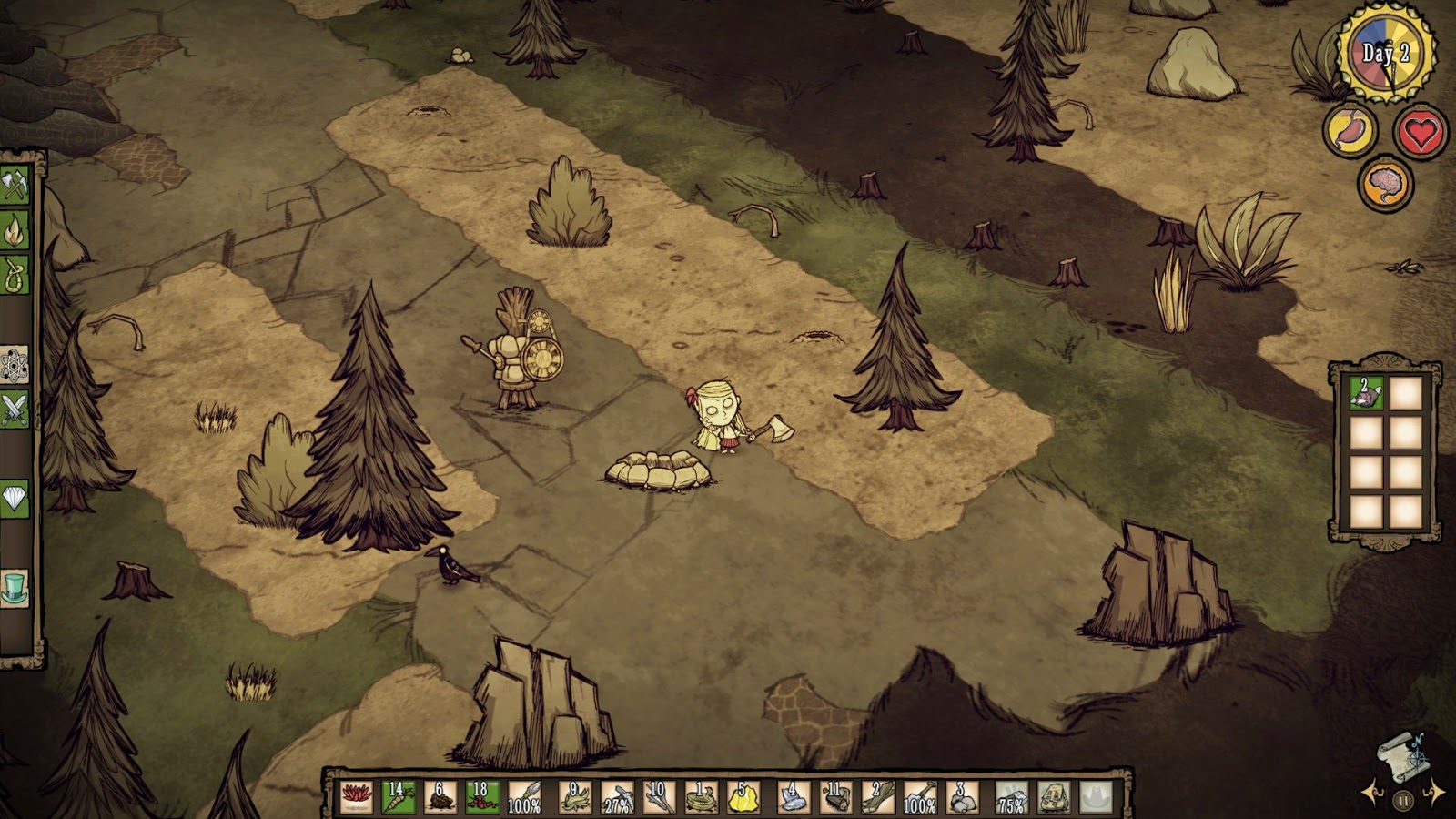Open the Refine diamond crafting tab
This screenshot has height=819, width=1456.
coord(15,499)
